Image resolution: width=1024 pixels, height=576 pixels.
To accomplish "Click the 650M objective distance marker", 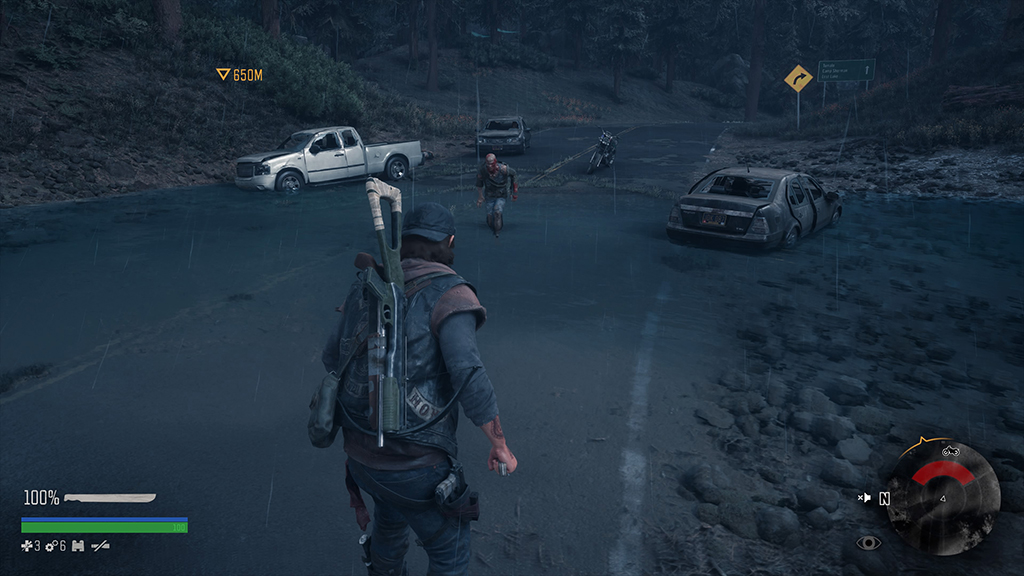I will (x=240, y=75).
